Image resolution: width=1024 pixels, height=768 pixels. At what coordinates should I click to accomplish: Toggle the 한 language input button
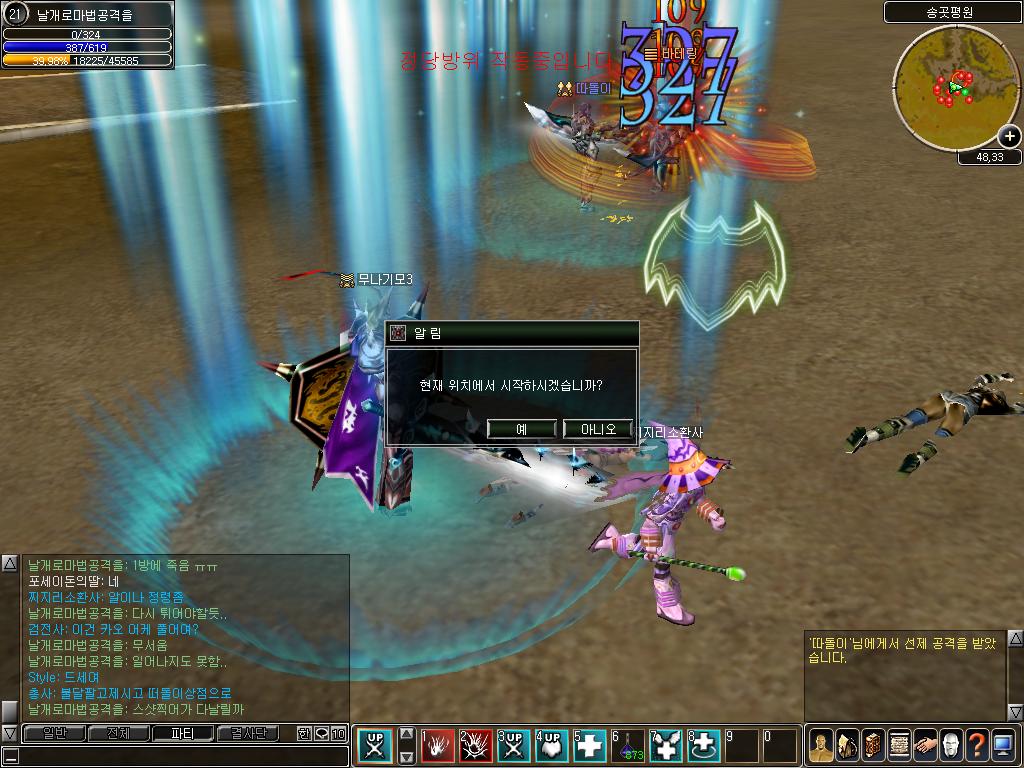[x=304, y=734]
